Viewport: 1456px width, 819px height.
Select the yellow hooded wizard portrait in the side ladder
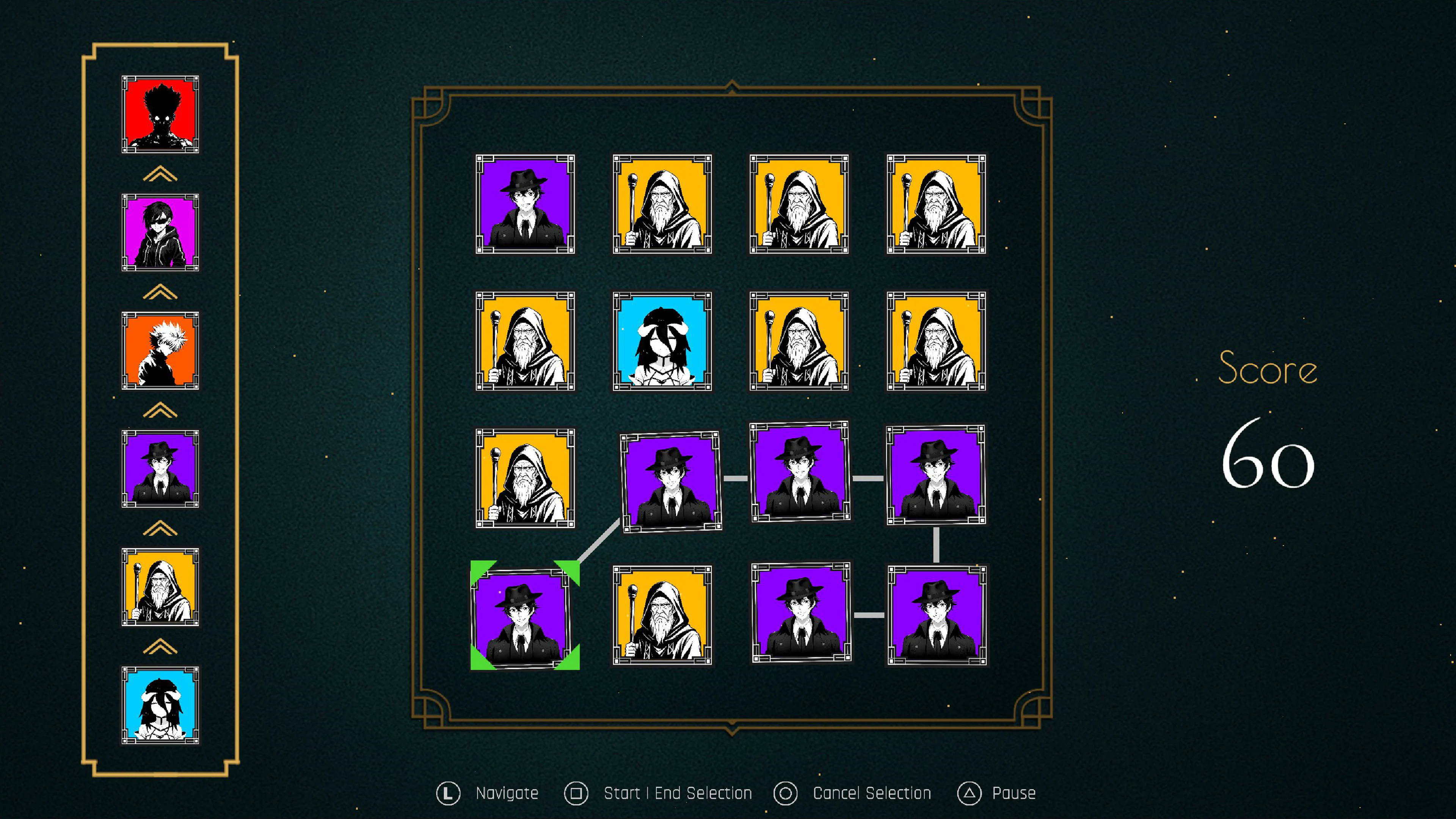160,587
